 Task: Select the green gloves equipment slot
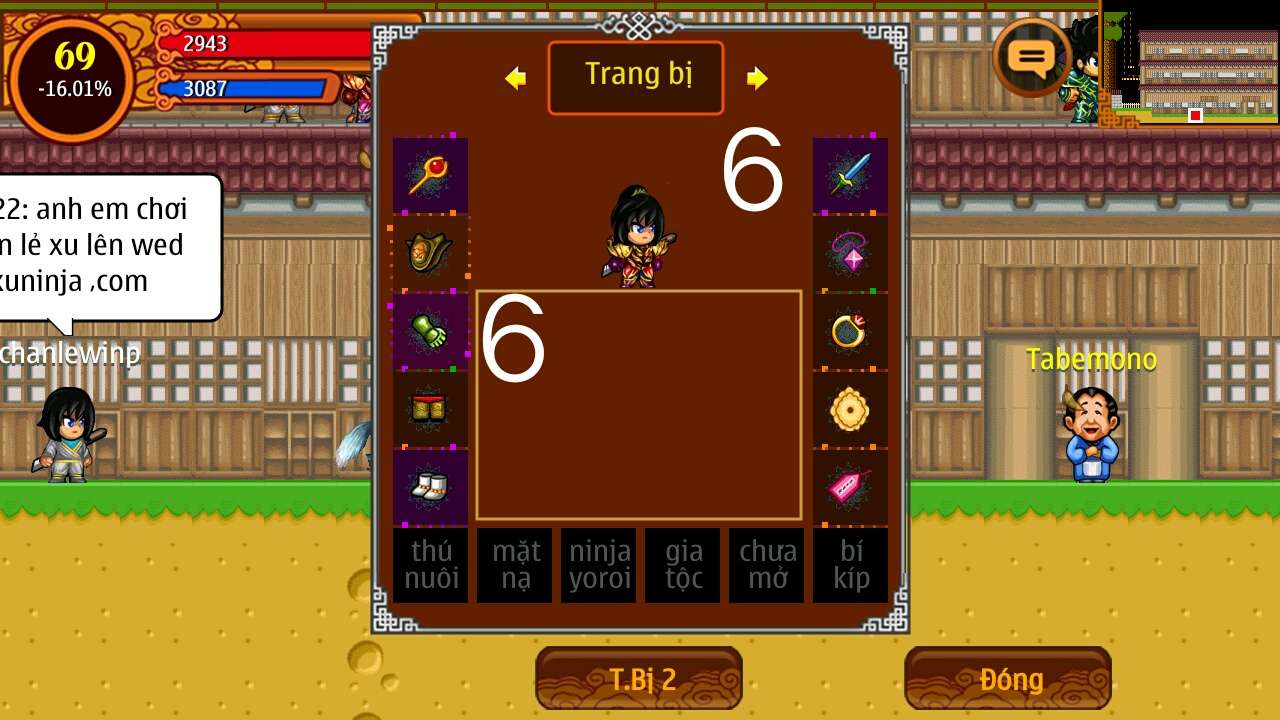pyautogui.click(x=430, y=331)
